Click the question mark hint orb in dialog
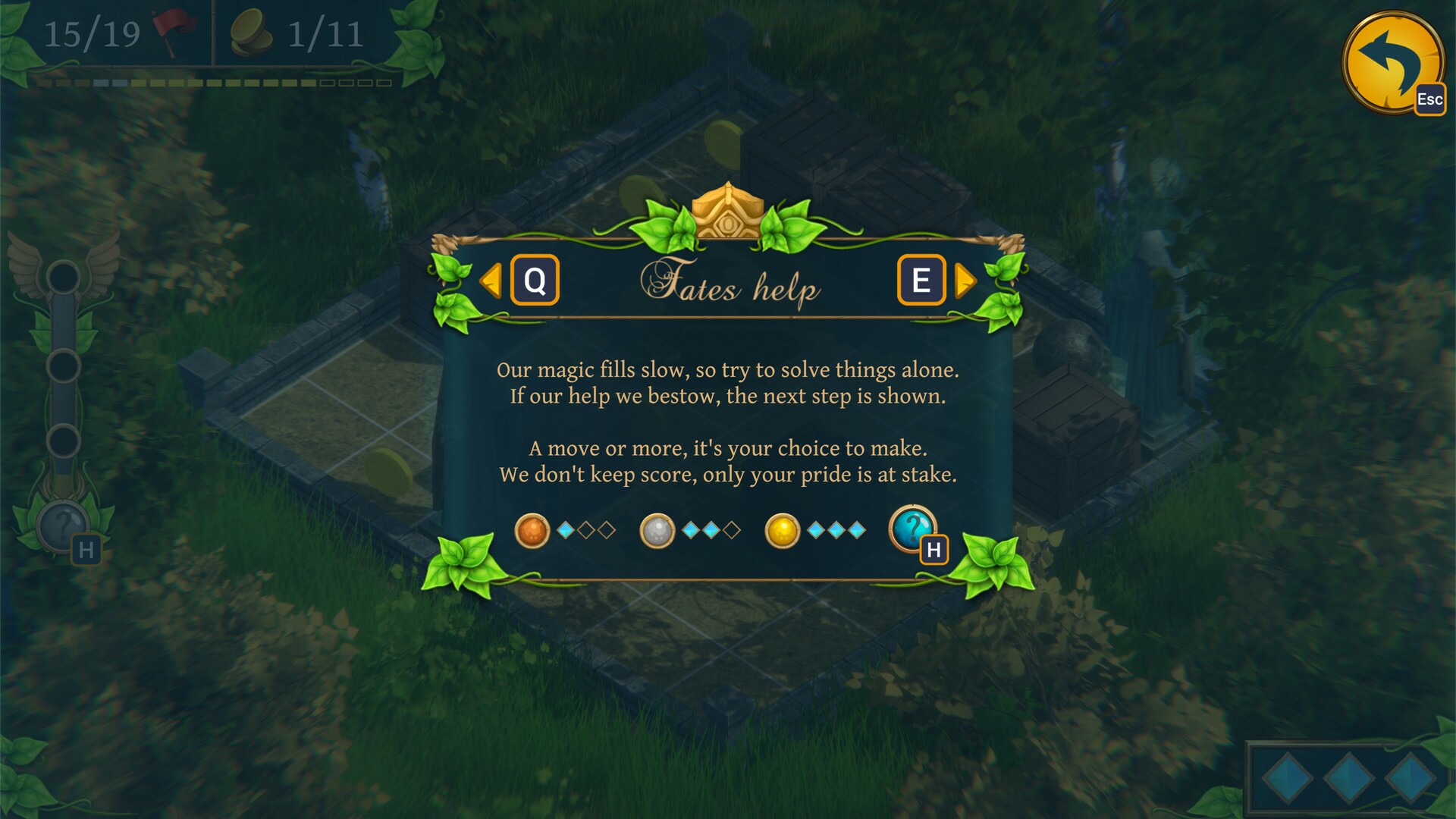 tap(914, 527)
